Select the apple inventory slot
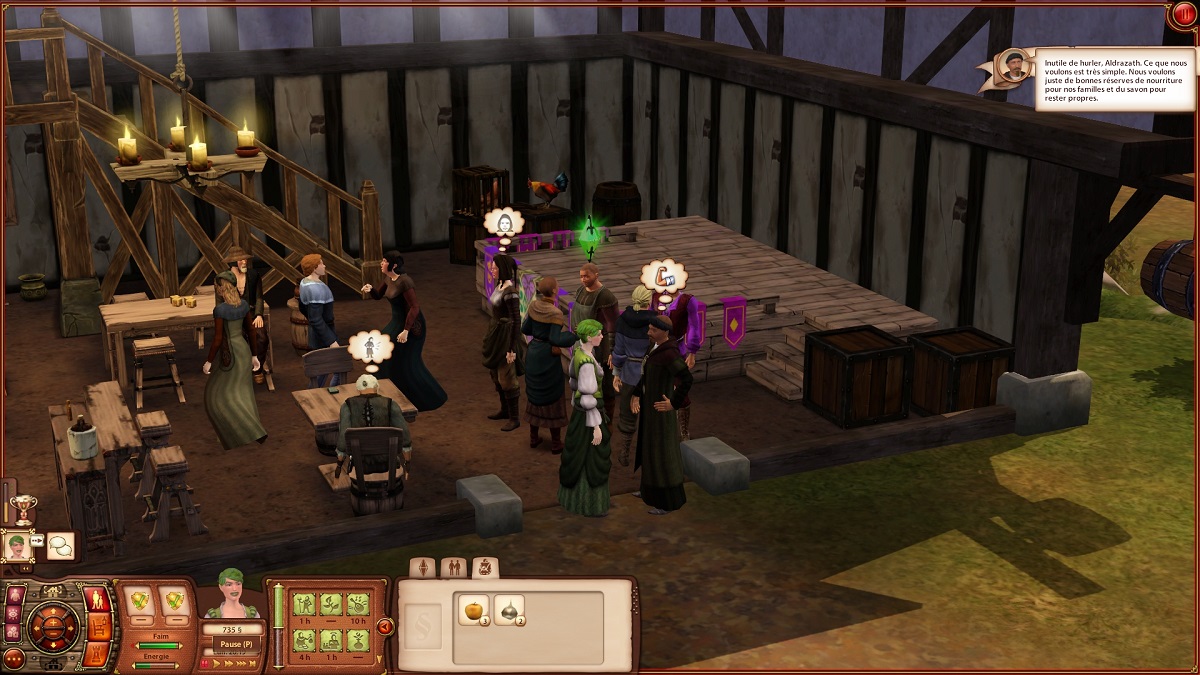 pos(473,610)
